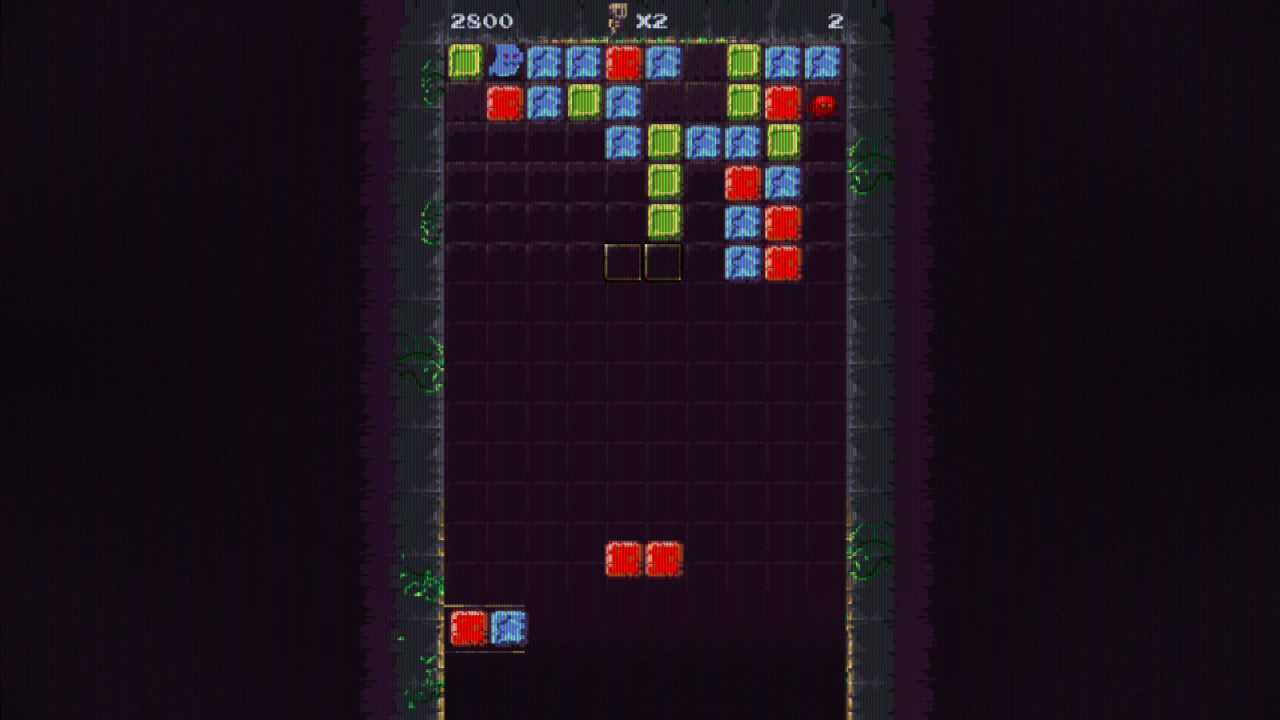Select the green block in top-left corner
The height and width of the screenshot is (720, 1280).
tap(463, 61)
